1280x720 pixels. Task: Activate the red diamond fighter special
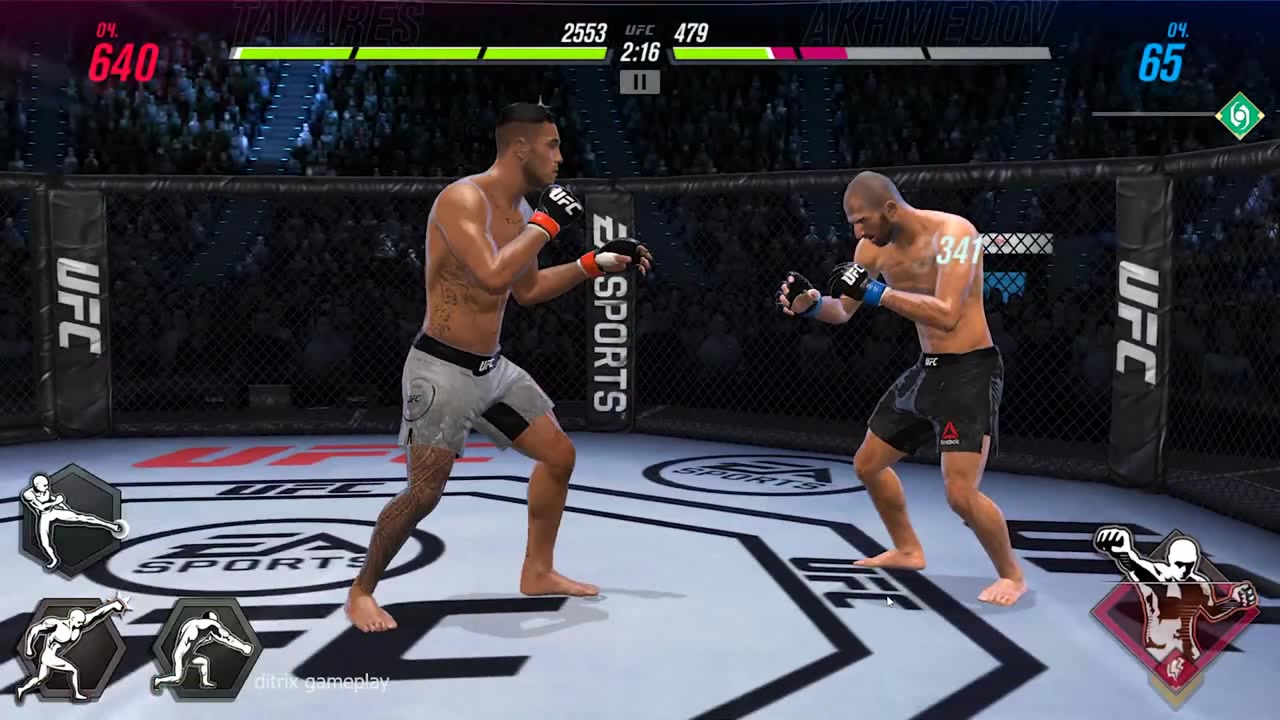(x=1174, y=606)
